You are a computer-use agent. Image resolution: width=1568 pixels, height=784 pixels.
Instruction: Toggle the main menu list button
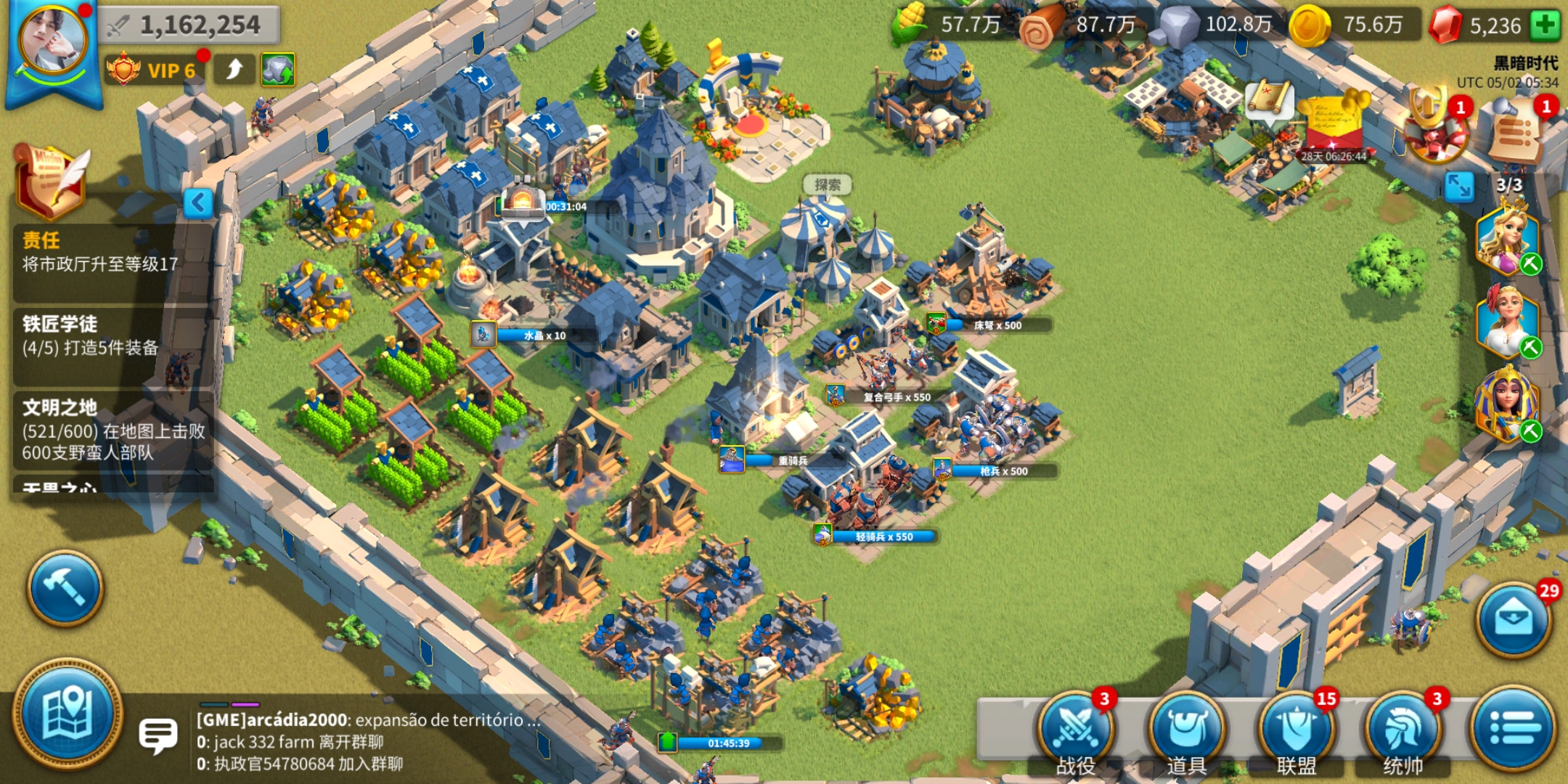(1514, 729)
